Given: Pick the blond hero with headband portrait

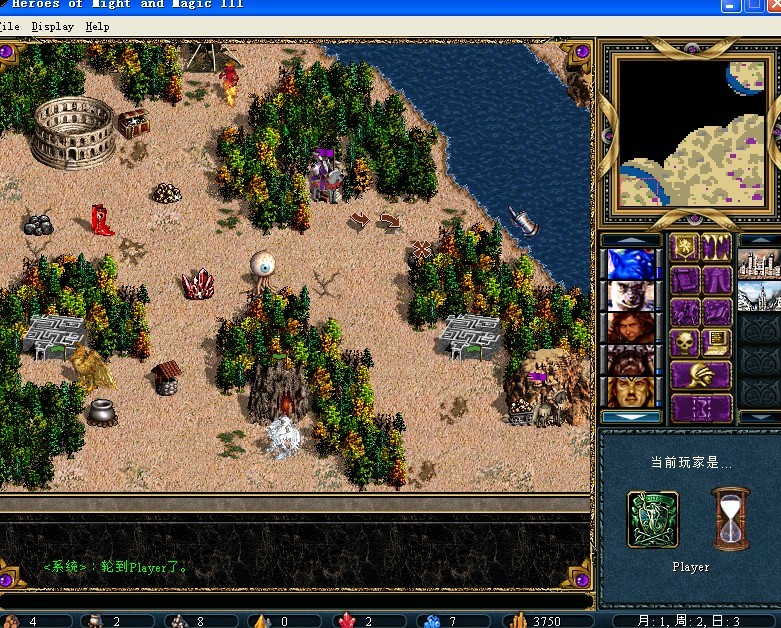Looking at the screenshot, I should click(x=631, y=391).
